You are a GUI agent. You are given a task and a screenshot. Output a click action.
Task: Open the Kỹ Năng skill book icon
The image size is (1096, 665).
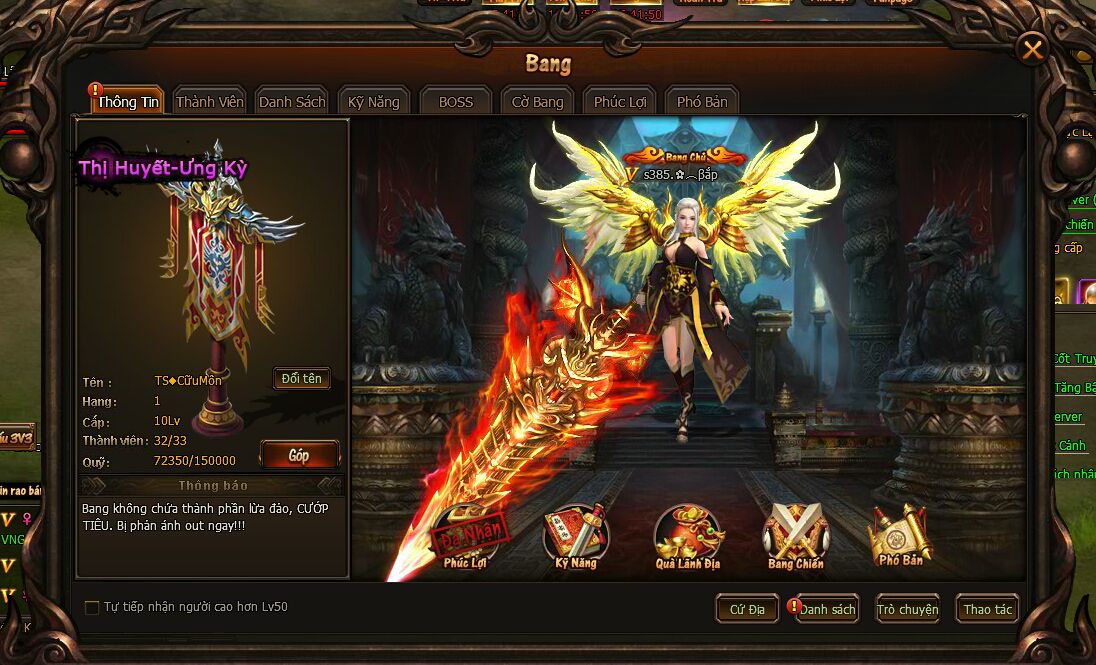pos(576,536)
